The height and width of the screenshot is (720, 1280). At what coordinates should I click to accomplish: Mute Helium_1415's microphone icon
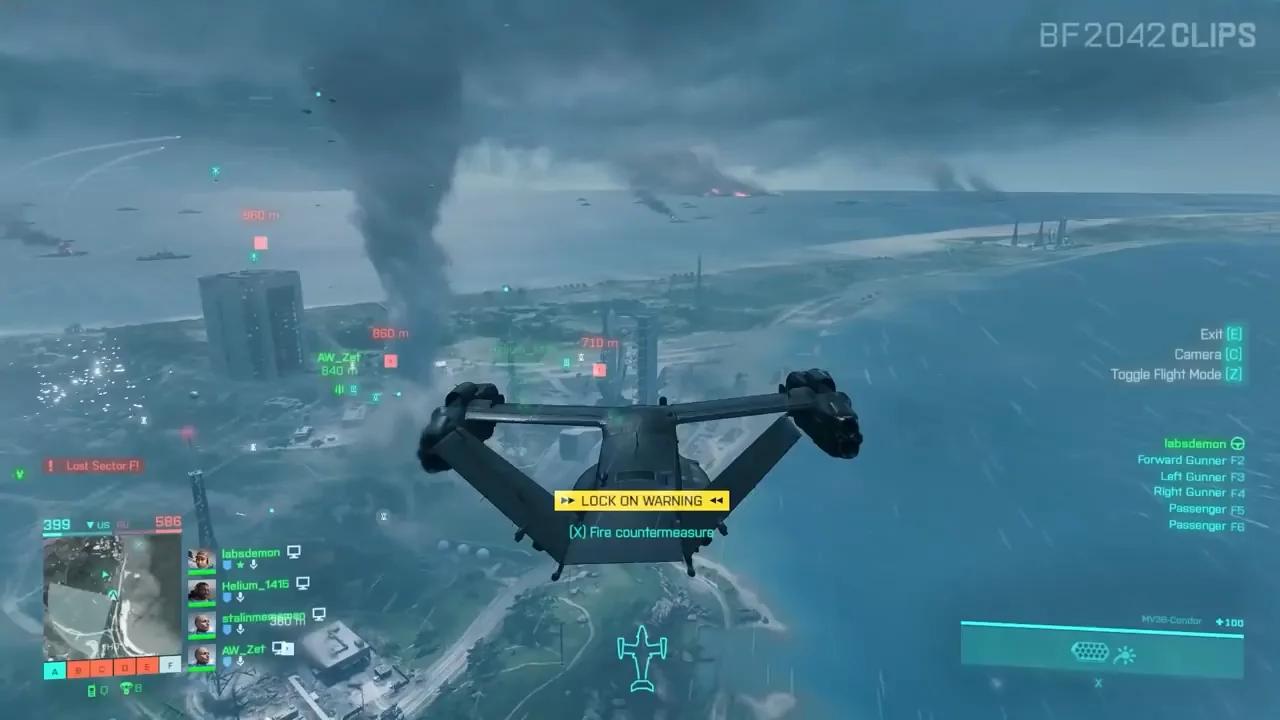pos(240,595)
